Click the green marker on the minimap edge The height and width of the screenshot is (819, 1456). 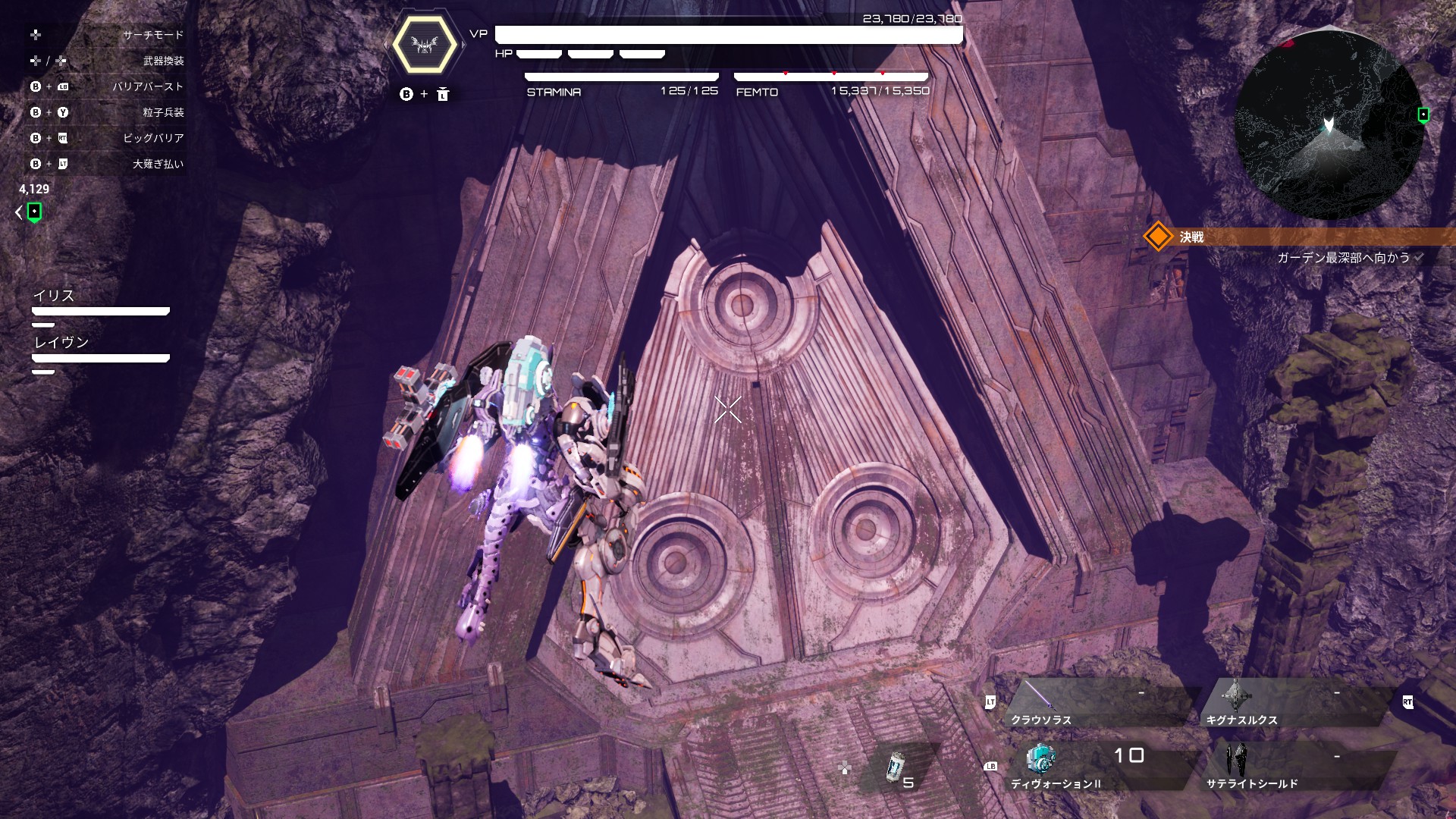coord(1423,115)
